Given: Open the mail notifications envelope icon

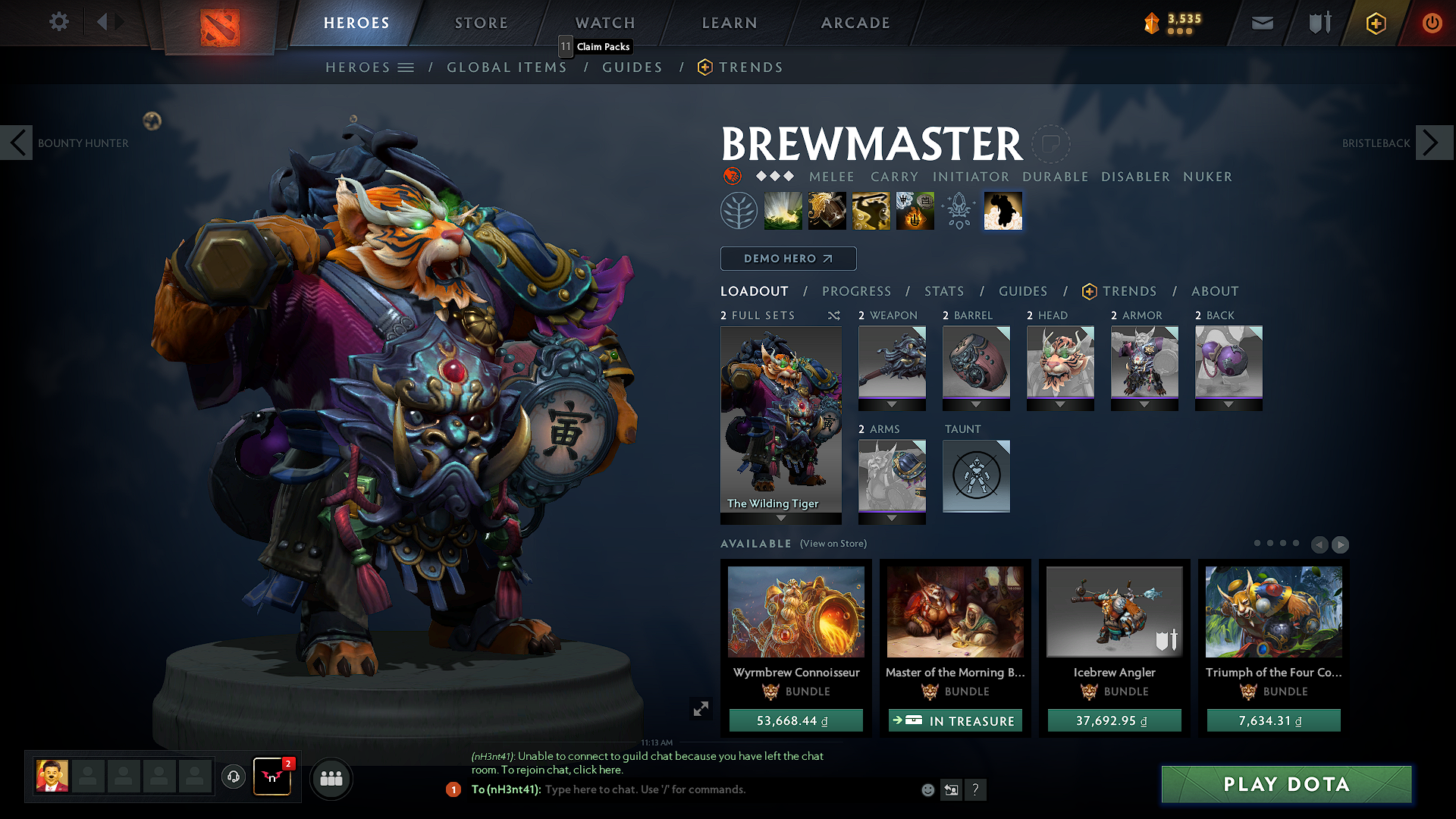Looking at the screenshot, I should (x=1262, y=23).
